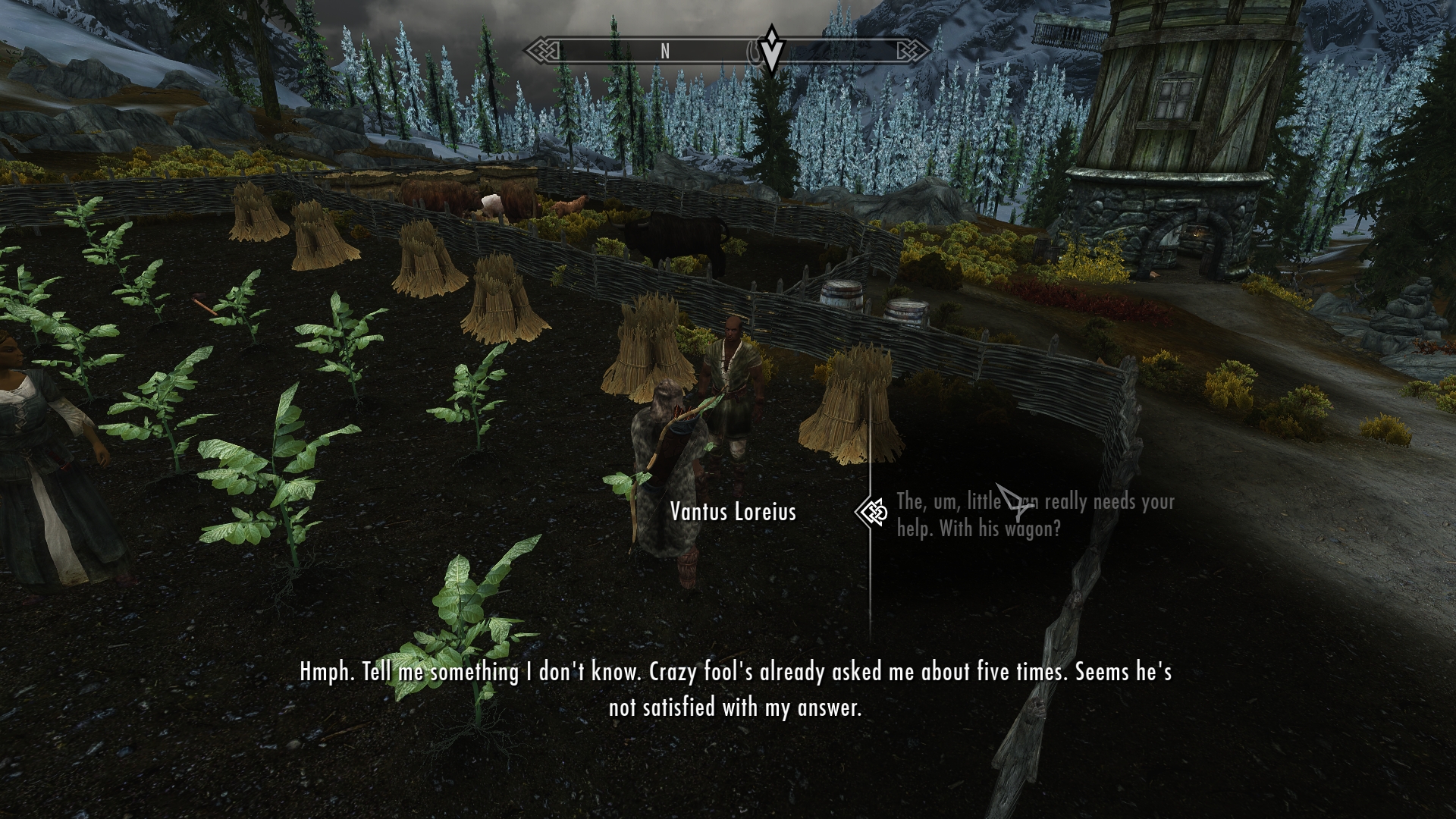The image size is (1456, 819).
Task: Choose the reply about the little man's wagon
Action: click(x=1034, y=515)
